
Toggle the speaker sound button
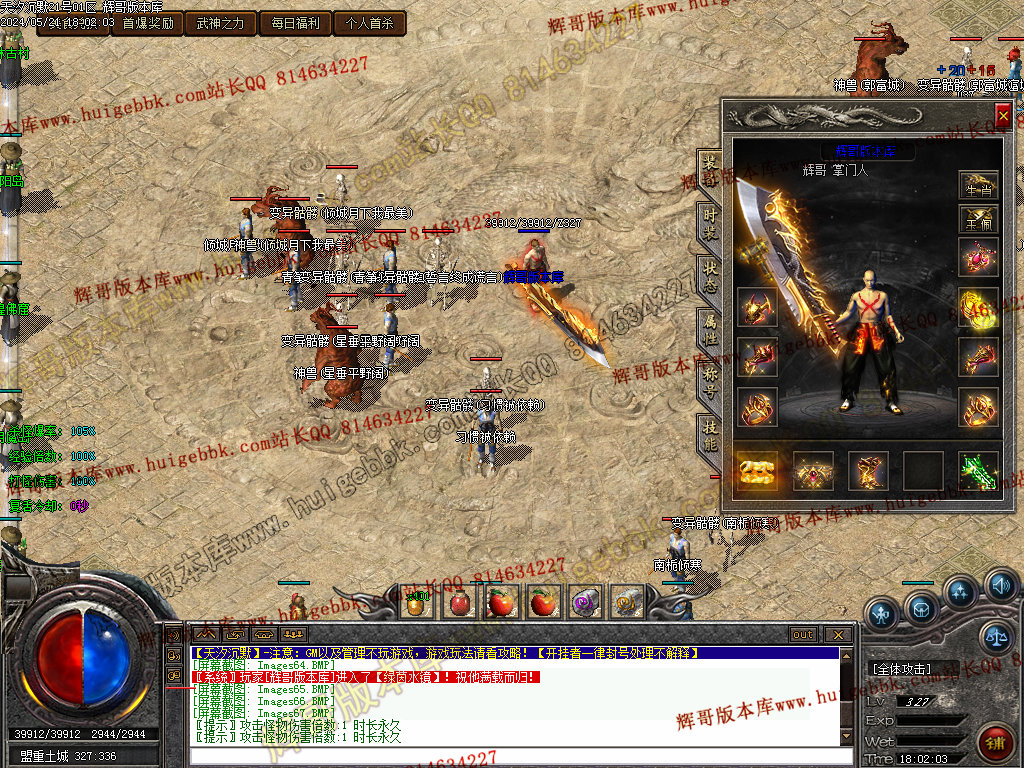pyautogui.click(x=1000, y=584)
